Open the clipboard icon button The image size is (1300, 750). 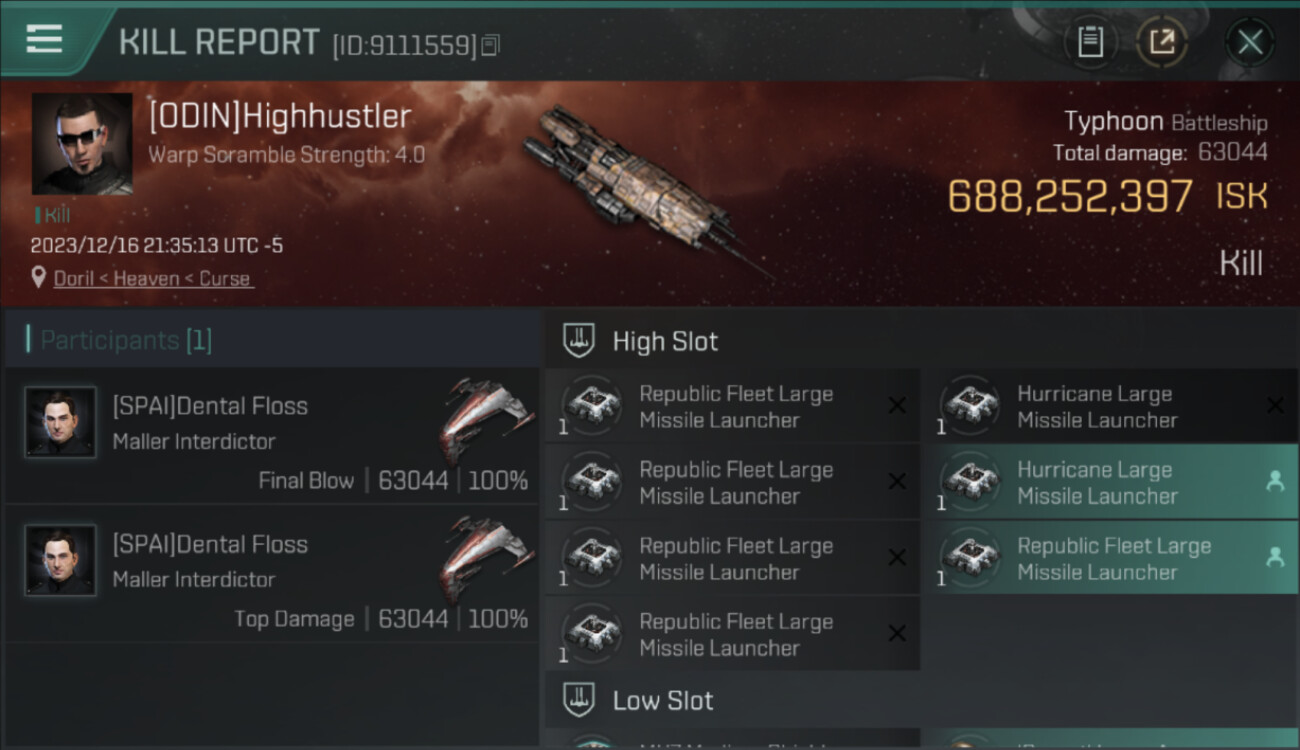coord(1090,42)
